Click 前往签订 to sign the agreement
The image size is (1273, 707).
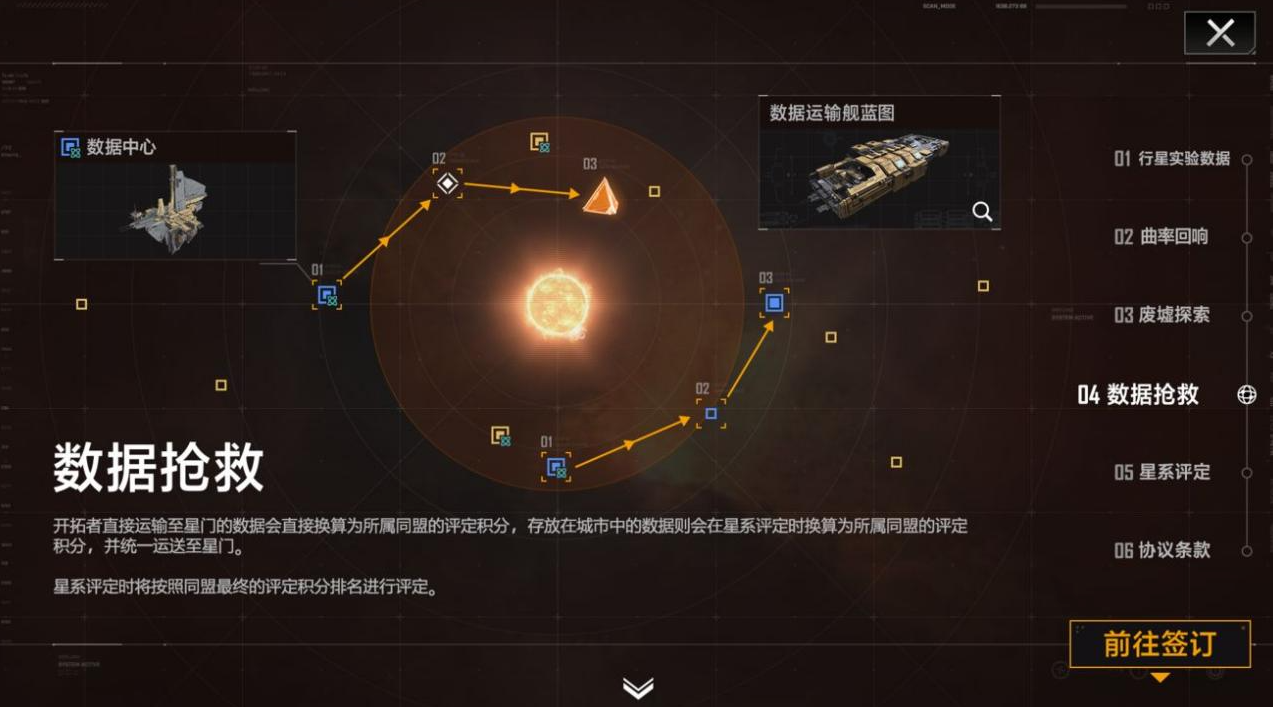point(1159,644)
